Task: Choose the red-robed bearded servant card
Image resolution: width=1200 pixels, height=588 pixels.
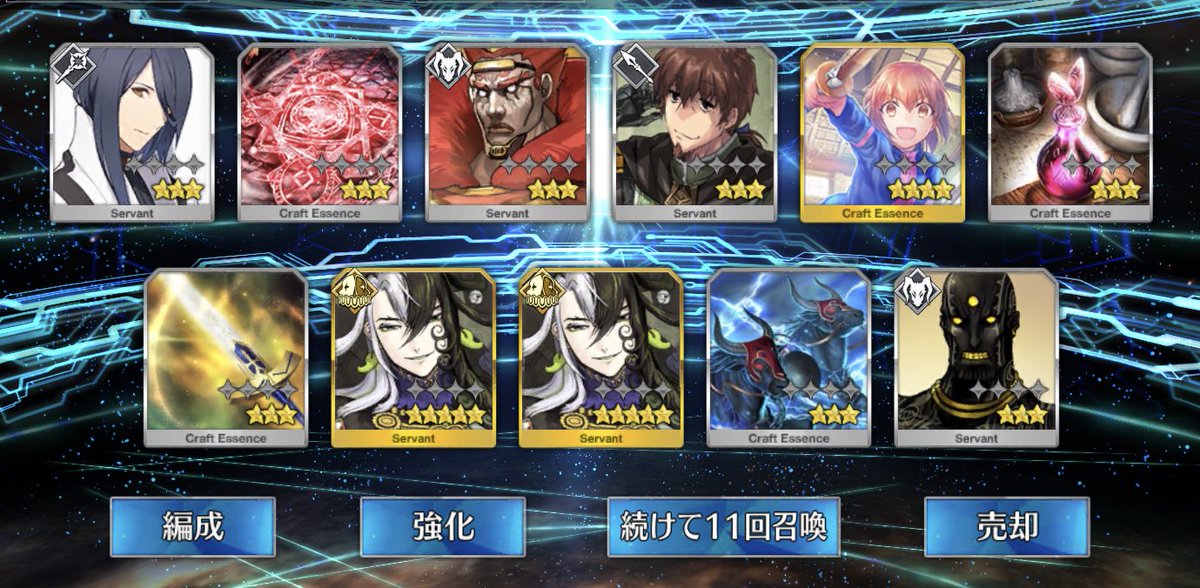Action: (x=508, y=130)
